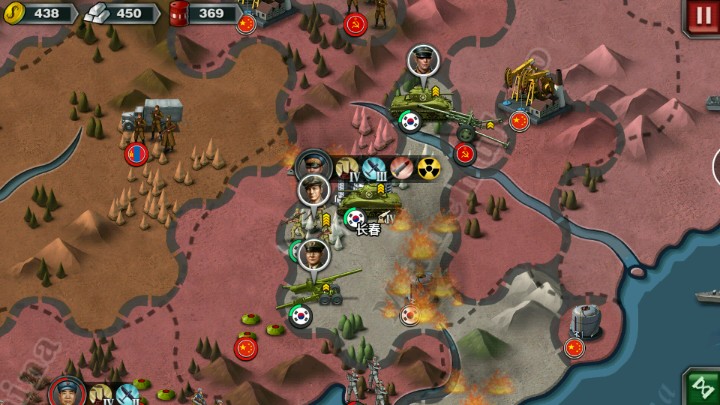Select the coastal bunker with Chinese flag
The height and width of the screenshot is (405, 720).
585,322
